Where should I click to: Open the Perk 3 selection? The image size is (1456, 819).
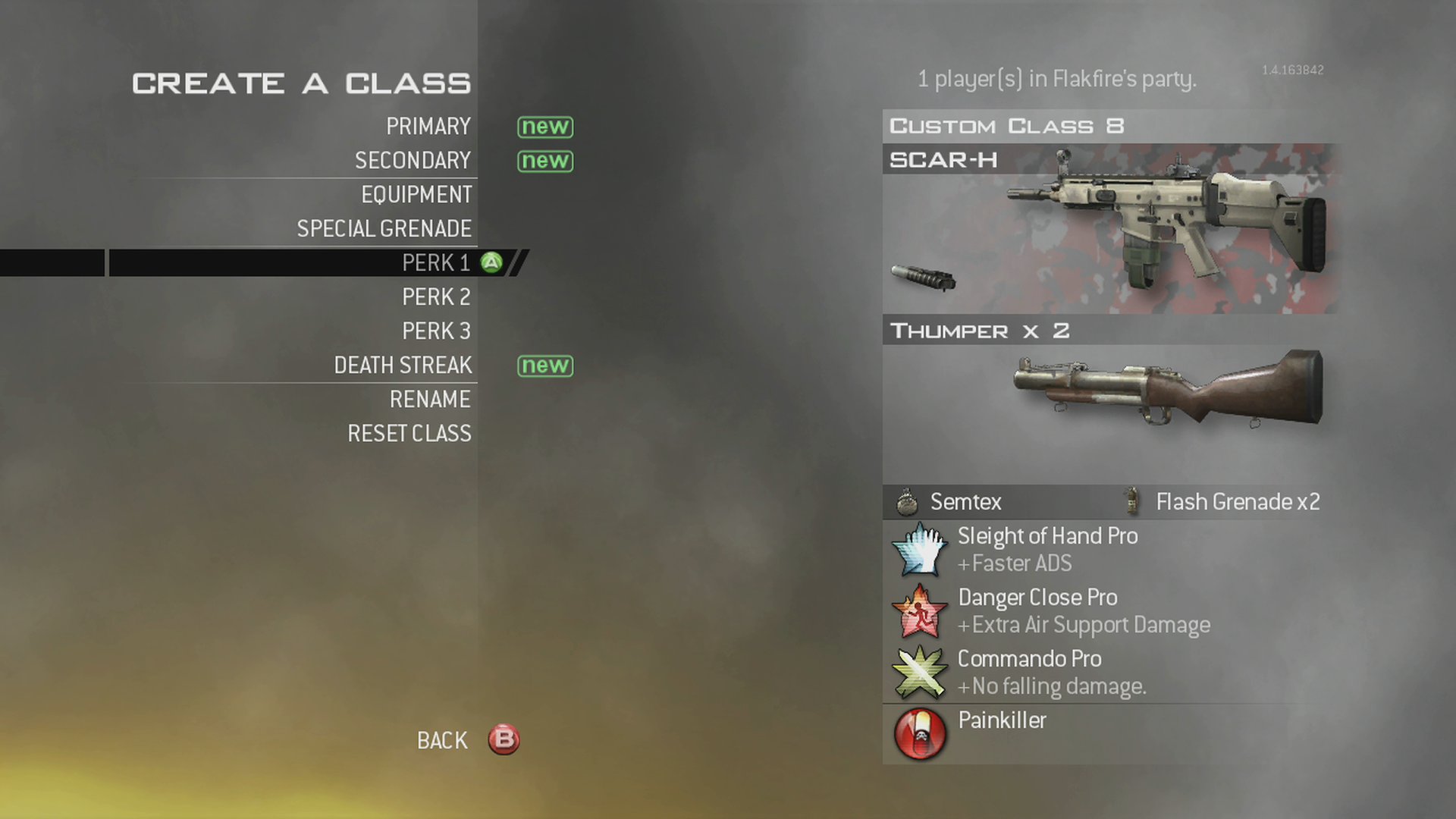pos(436,331)
